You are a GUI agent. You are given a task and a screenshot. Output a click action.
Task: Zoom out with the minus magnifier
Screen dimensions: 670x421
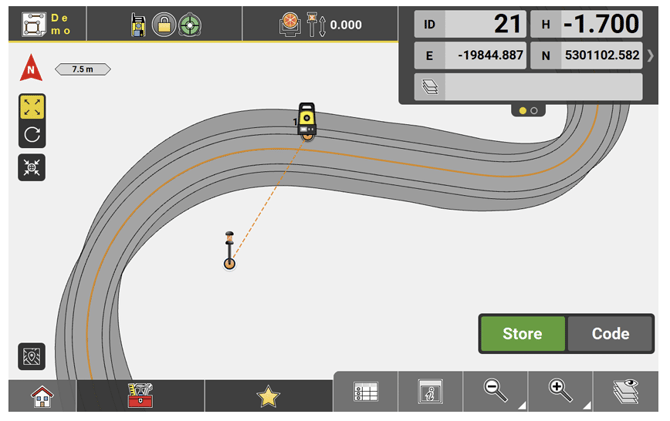click(496, 392)
